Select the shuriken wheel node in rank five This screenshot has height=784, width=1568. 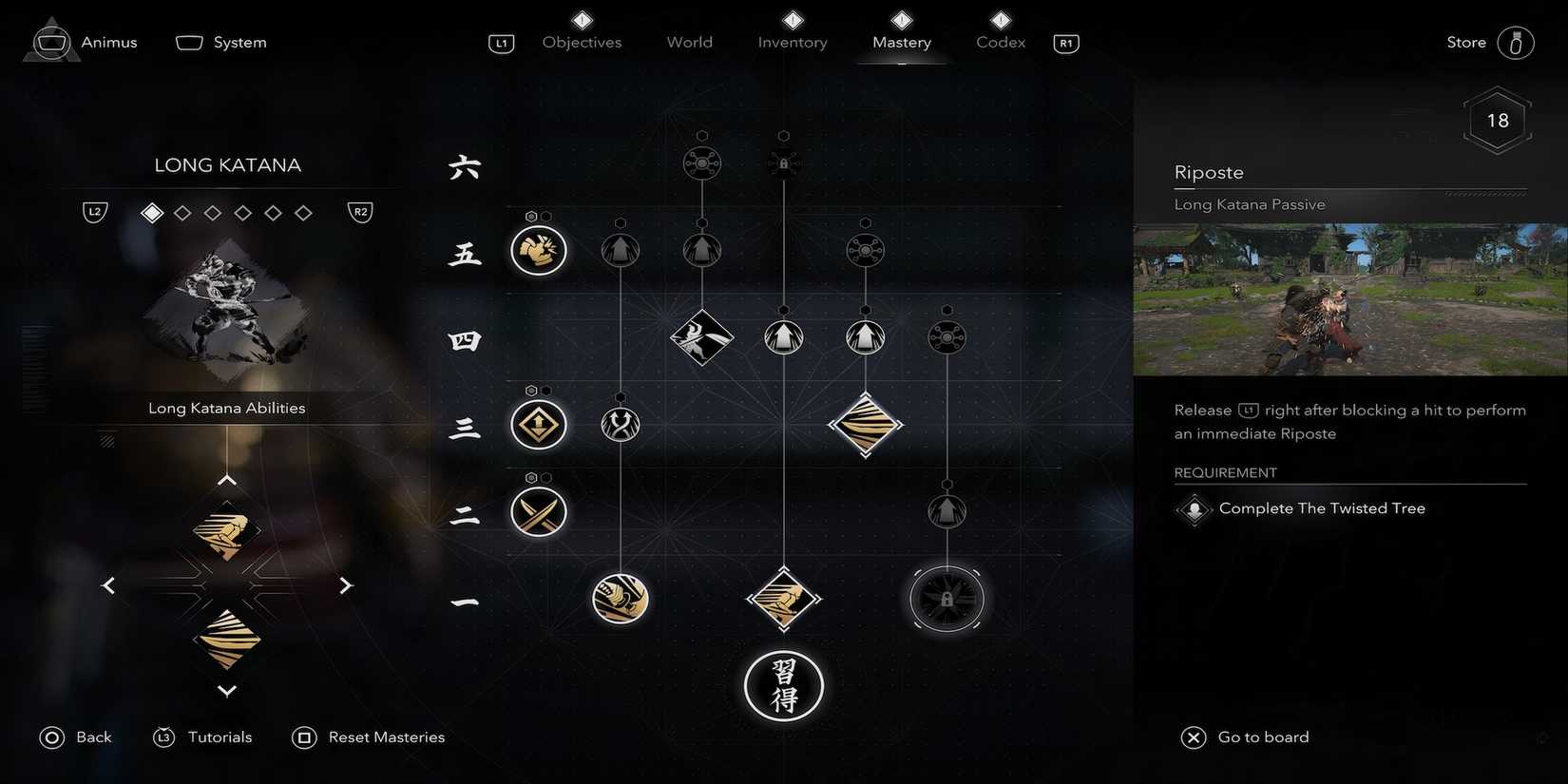865,251
